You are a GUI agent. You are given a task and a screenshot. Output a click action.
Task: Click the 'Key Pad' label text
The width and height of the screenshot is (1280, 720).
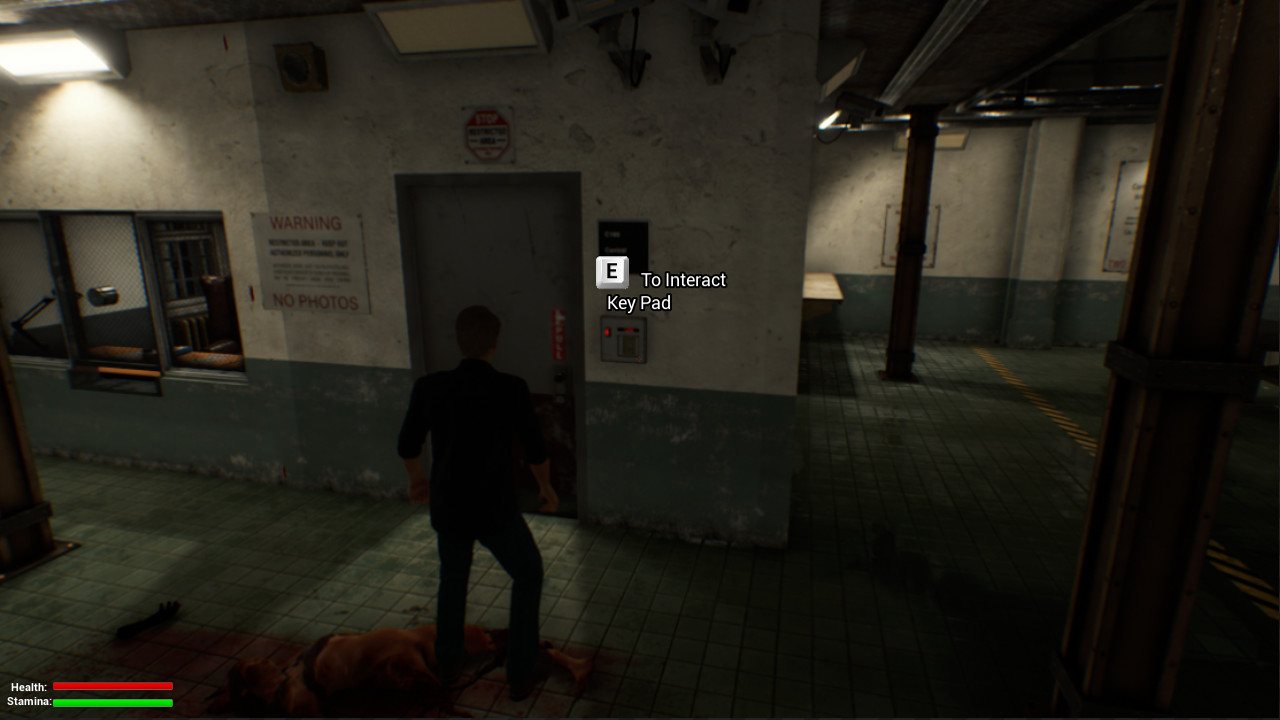click(x=639, y=303)
